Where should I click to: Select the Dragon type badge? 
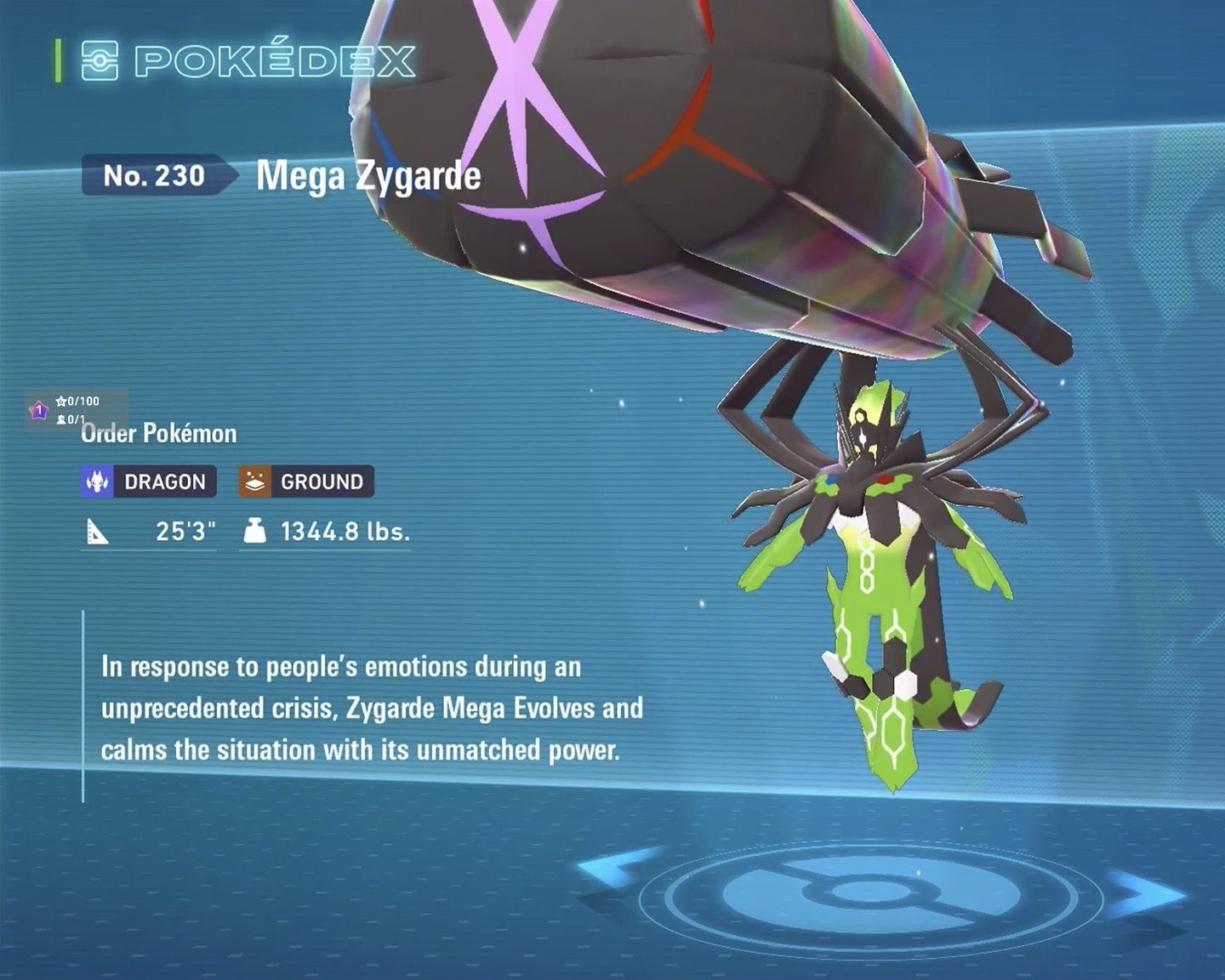pos(149,481)
